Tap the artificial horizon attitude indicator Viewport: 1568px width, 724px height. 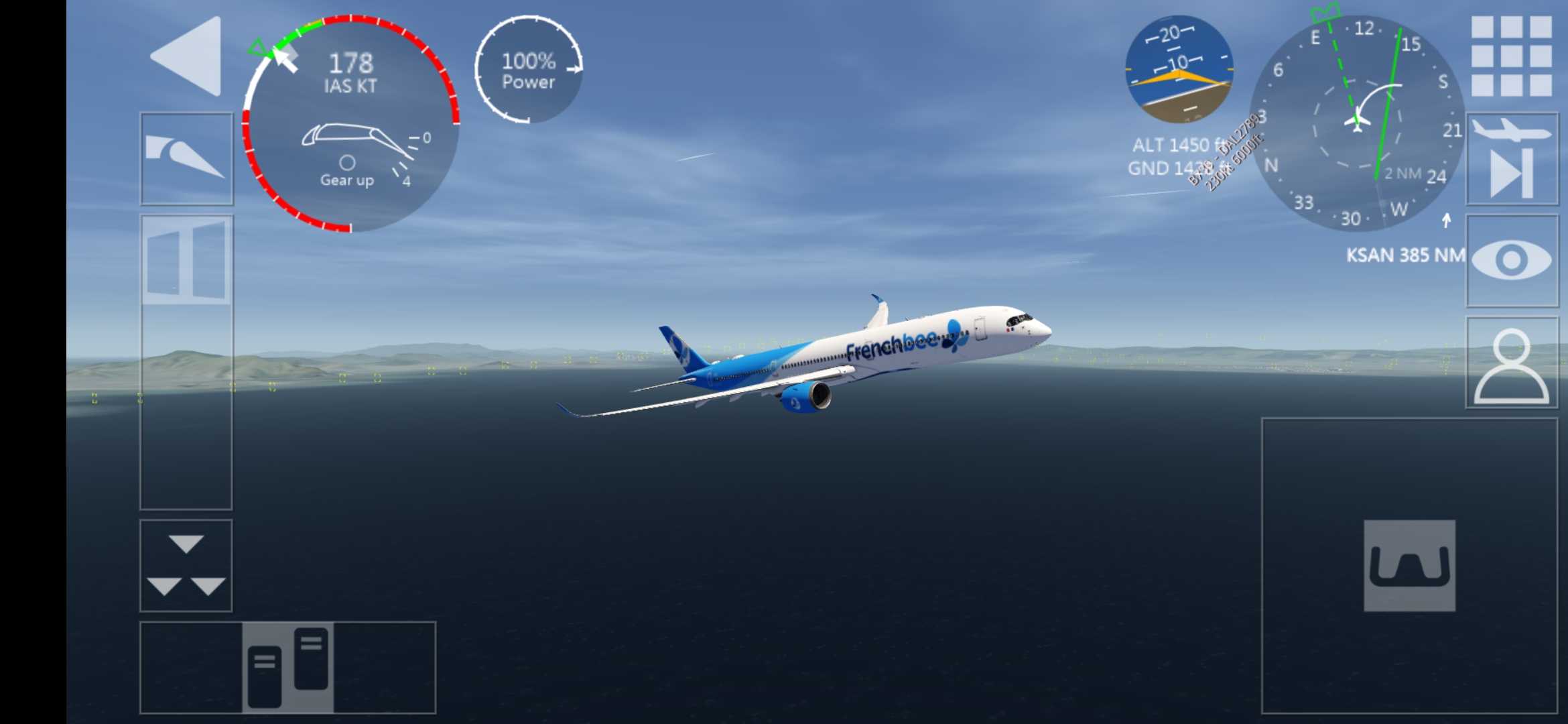[x=1179, y=70]
